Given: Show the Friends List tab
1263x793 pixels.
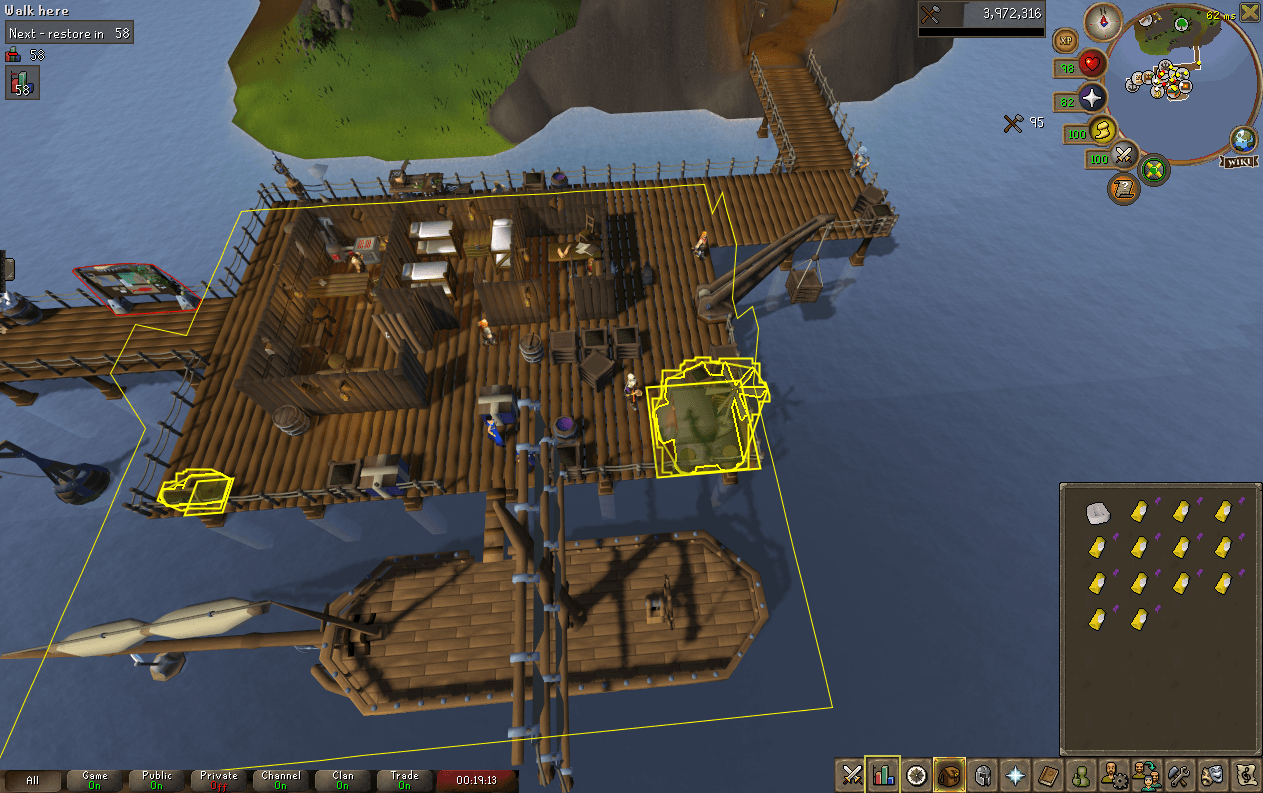Looking at the screenshot, I should pyautogui.click(x=1080, y=774).
